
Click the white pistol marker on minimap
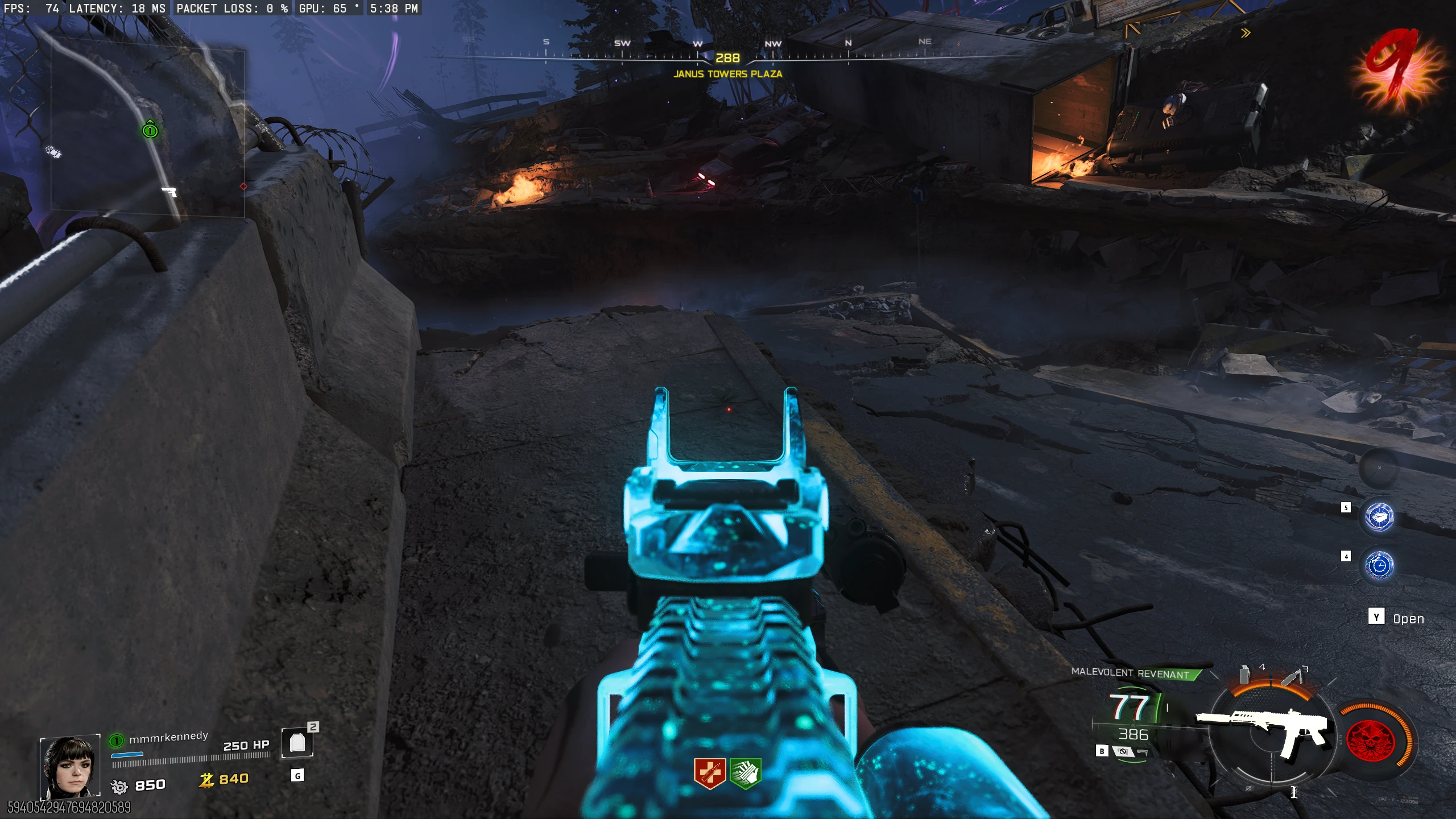coord(169,192)
